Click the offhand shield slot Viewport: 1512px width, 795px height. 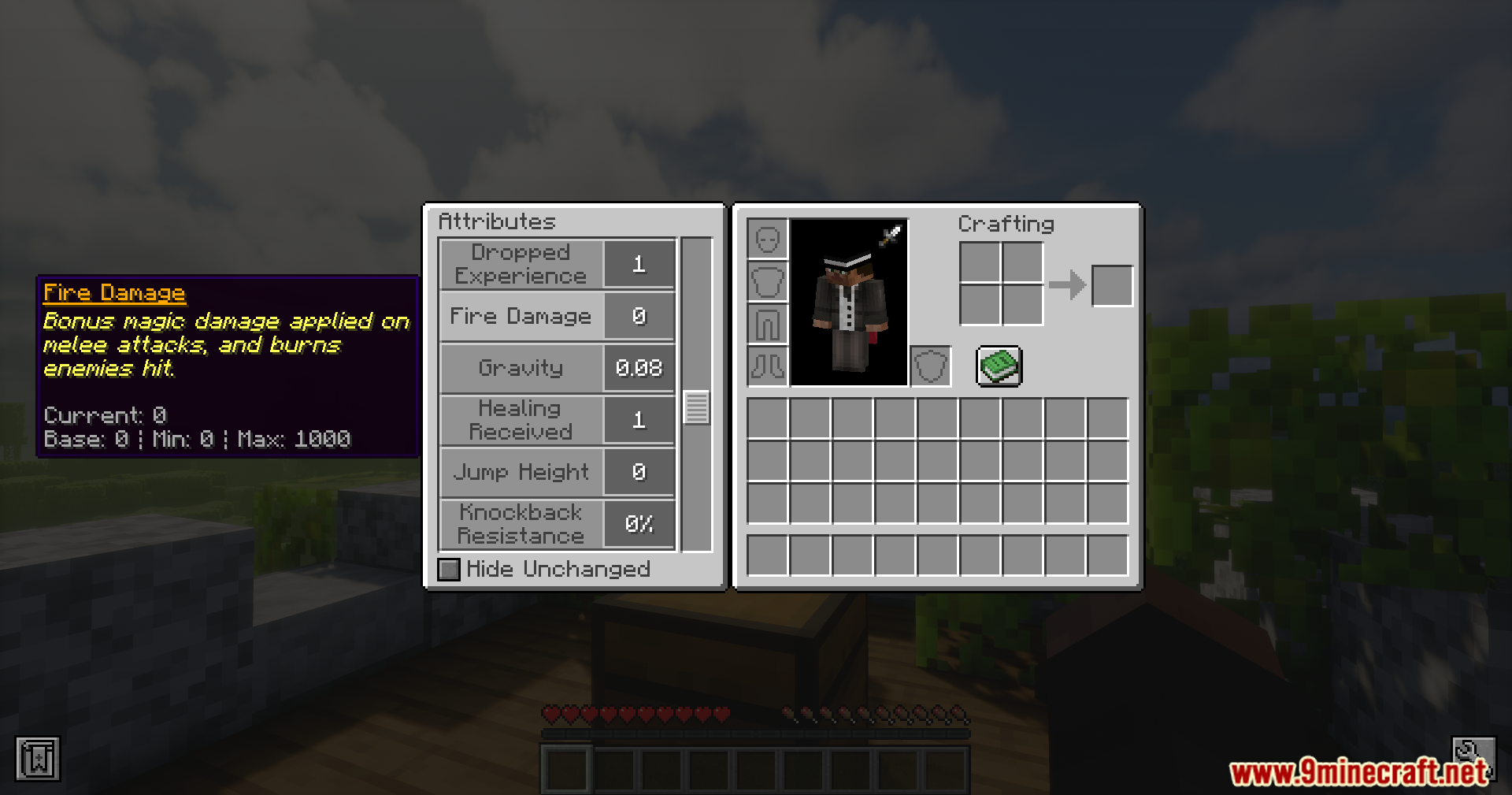(930, 366)
